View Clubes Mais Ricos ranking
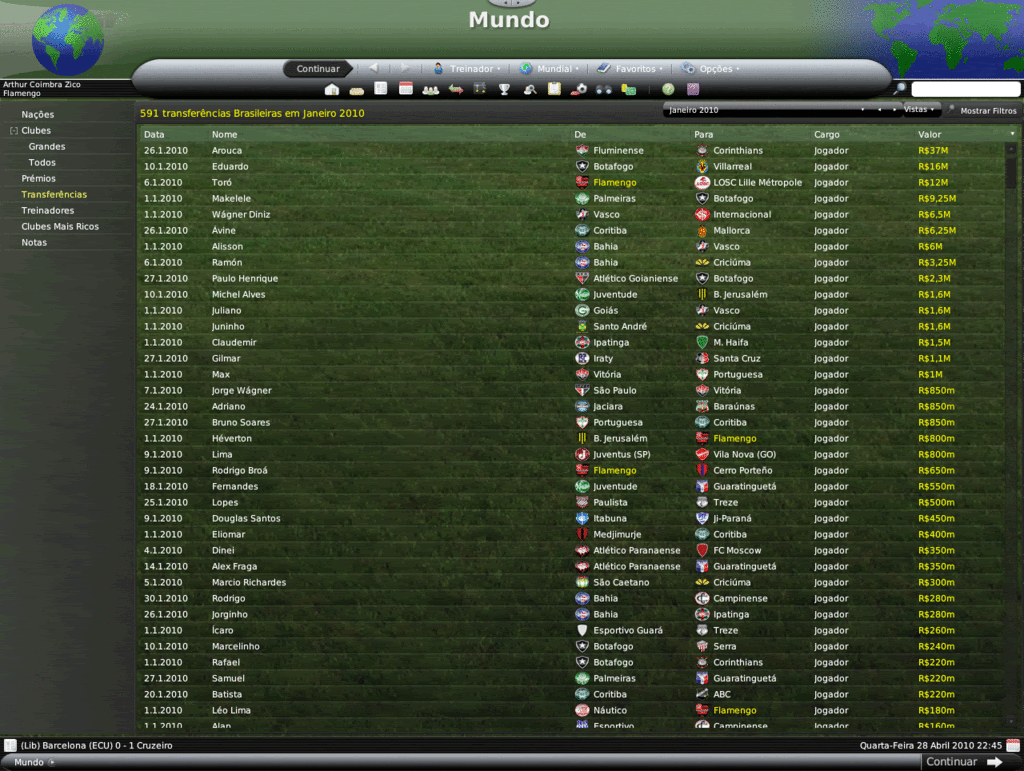The width and height of the screenshot is (1024, 771). (60, 227)
